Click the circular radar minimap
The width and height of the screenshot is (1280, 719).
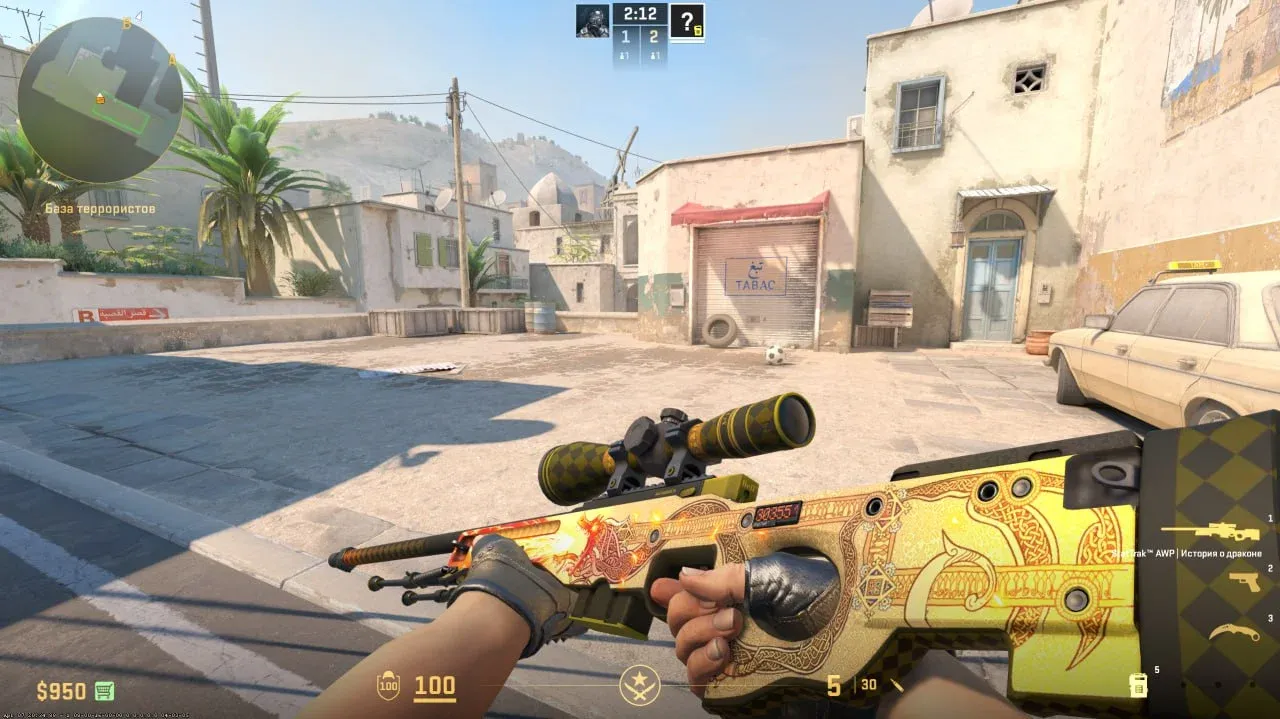[100, 100]
